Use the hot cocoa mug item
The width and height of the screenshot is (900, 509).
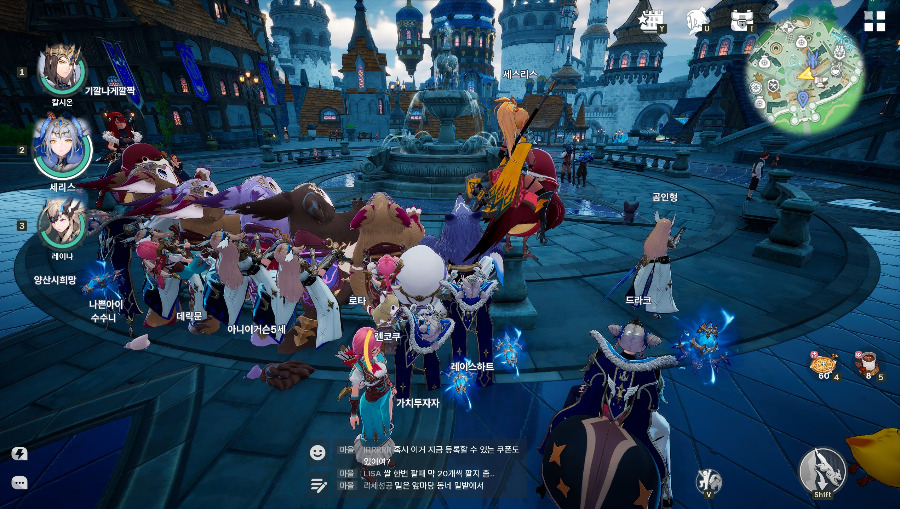tap(866, 363)
